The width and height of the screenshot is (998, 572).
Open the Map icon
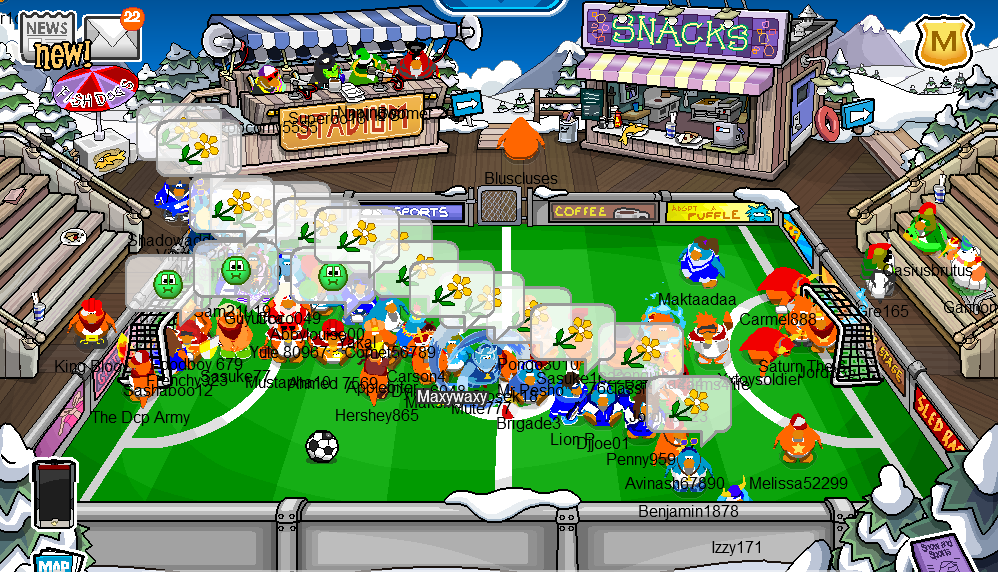pyautogui.click(x=55, y=563)
